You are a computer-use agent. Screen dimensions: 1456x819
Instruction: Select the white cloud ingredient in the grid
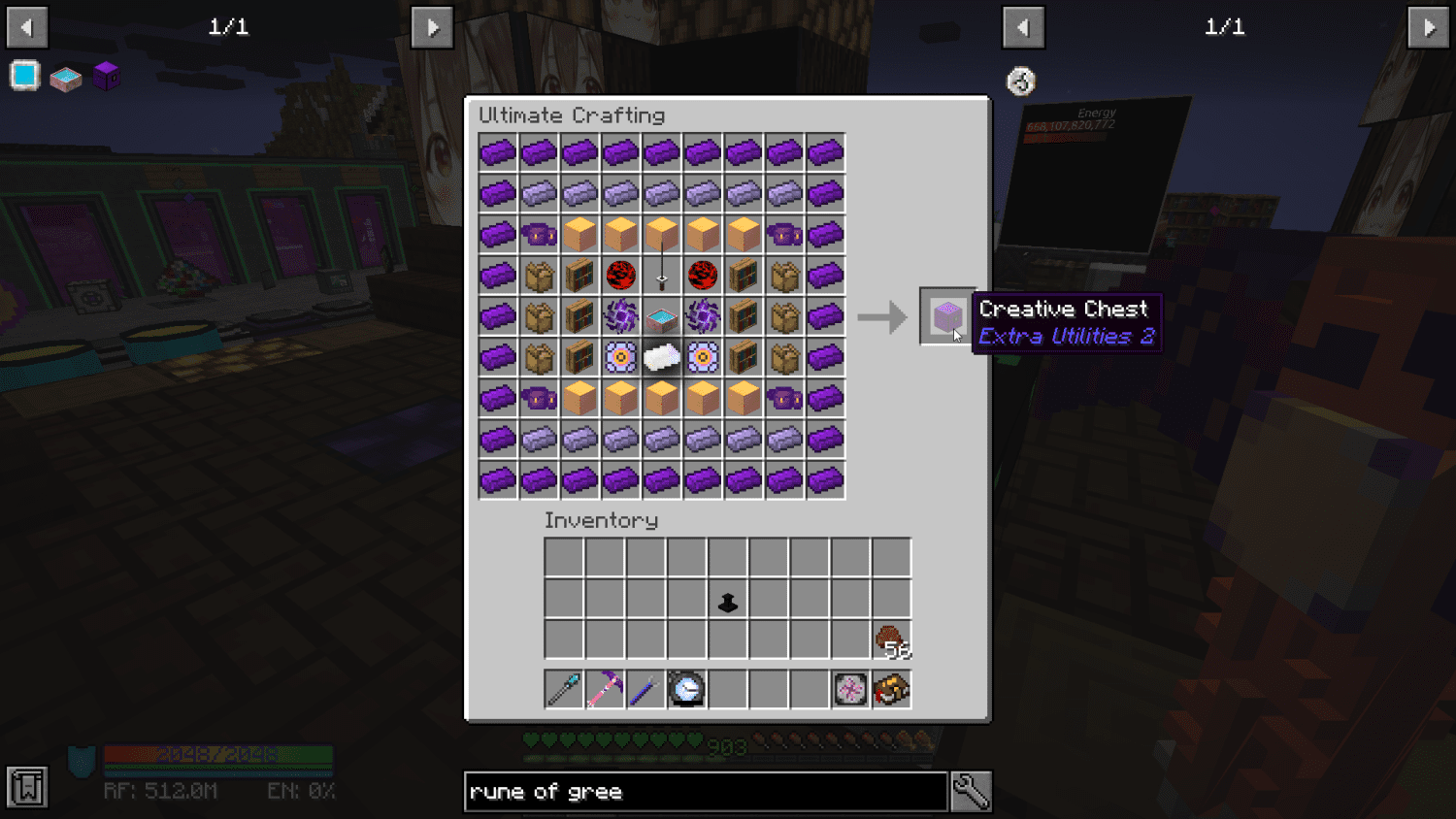[x=662, y=358]
